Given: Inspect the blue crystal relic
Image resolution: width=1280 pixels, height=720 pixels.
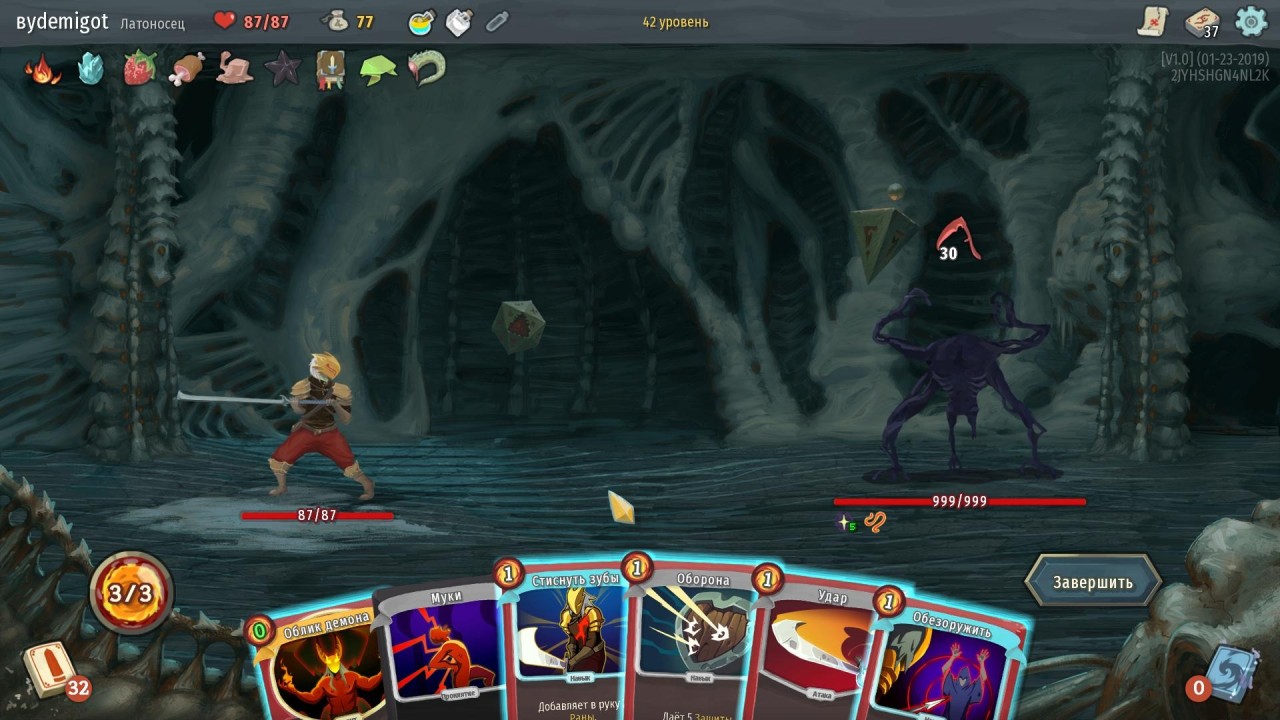Looking at the screenshot, I should pos(91,68).
